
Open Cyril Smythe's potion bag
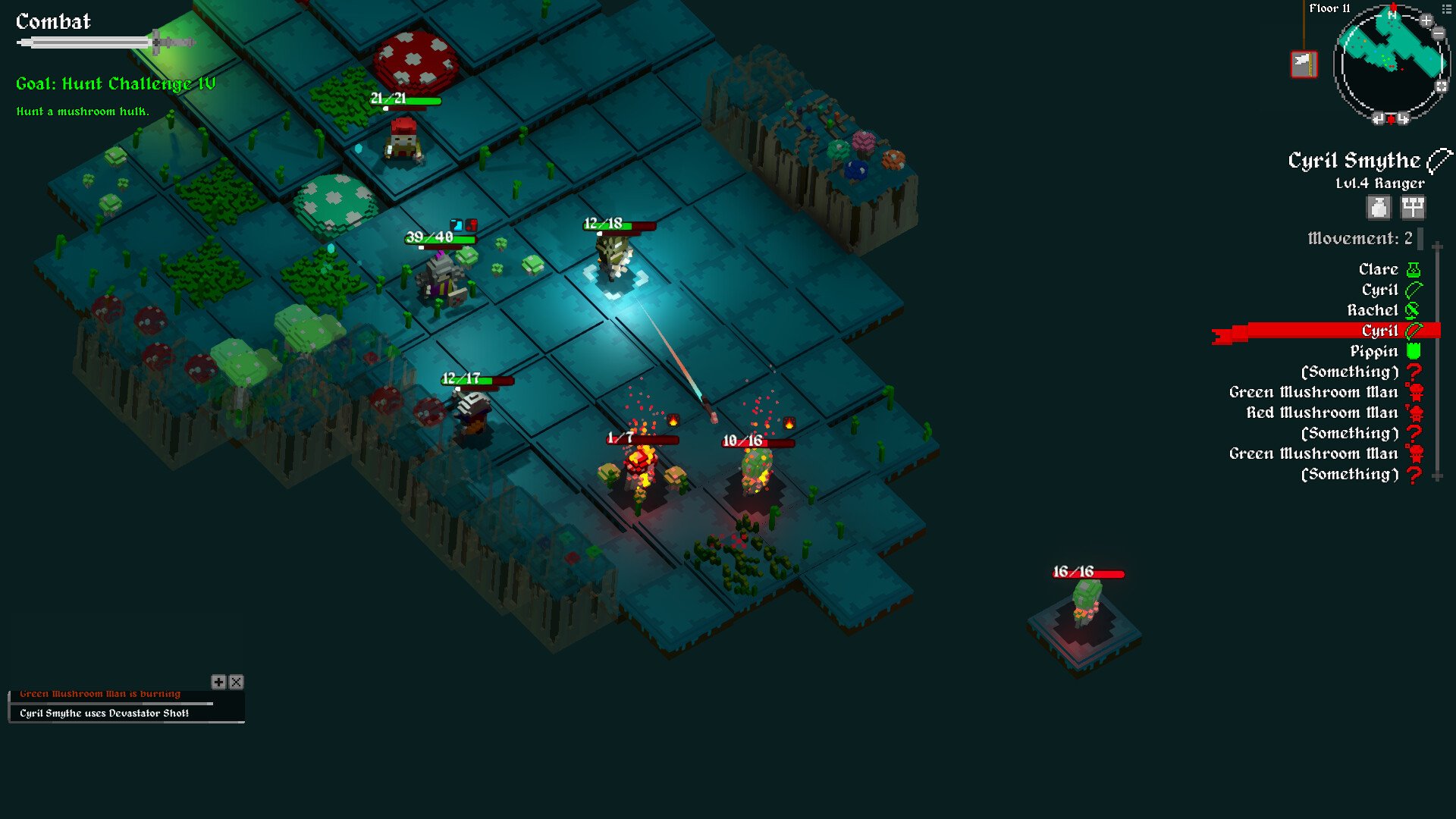tap(1379, 207)
